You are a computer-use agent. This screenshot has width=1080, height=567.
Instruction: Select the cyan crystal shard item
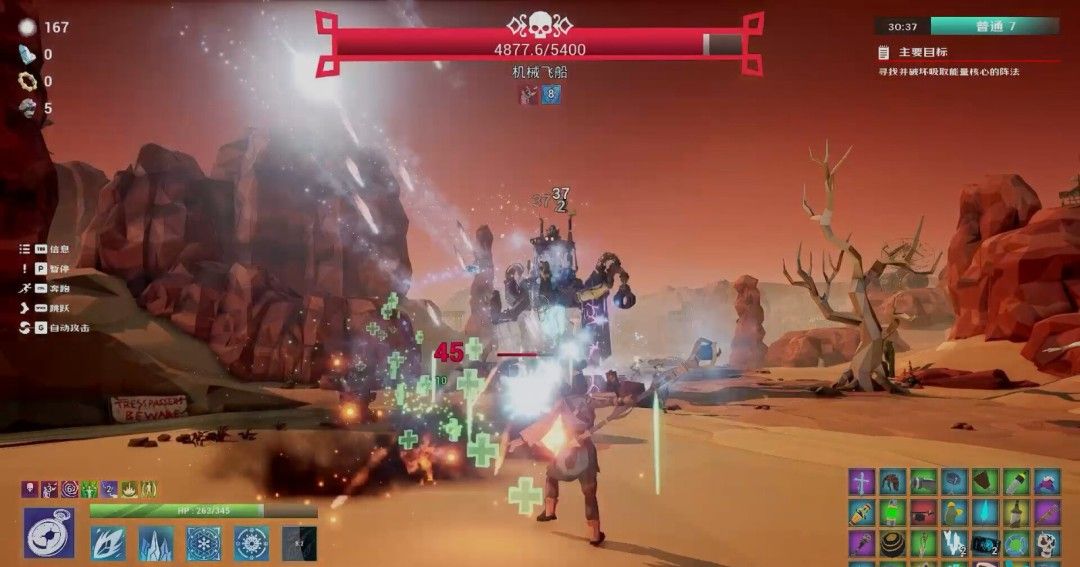coord(986,513)
